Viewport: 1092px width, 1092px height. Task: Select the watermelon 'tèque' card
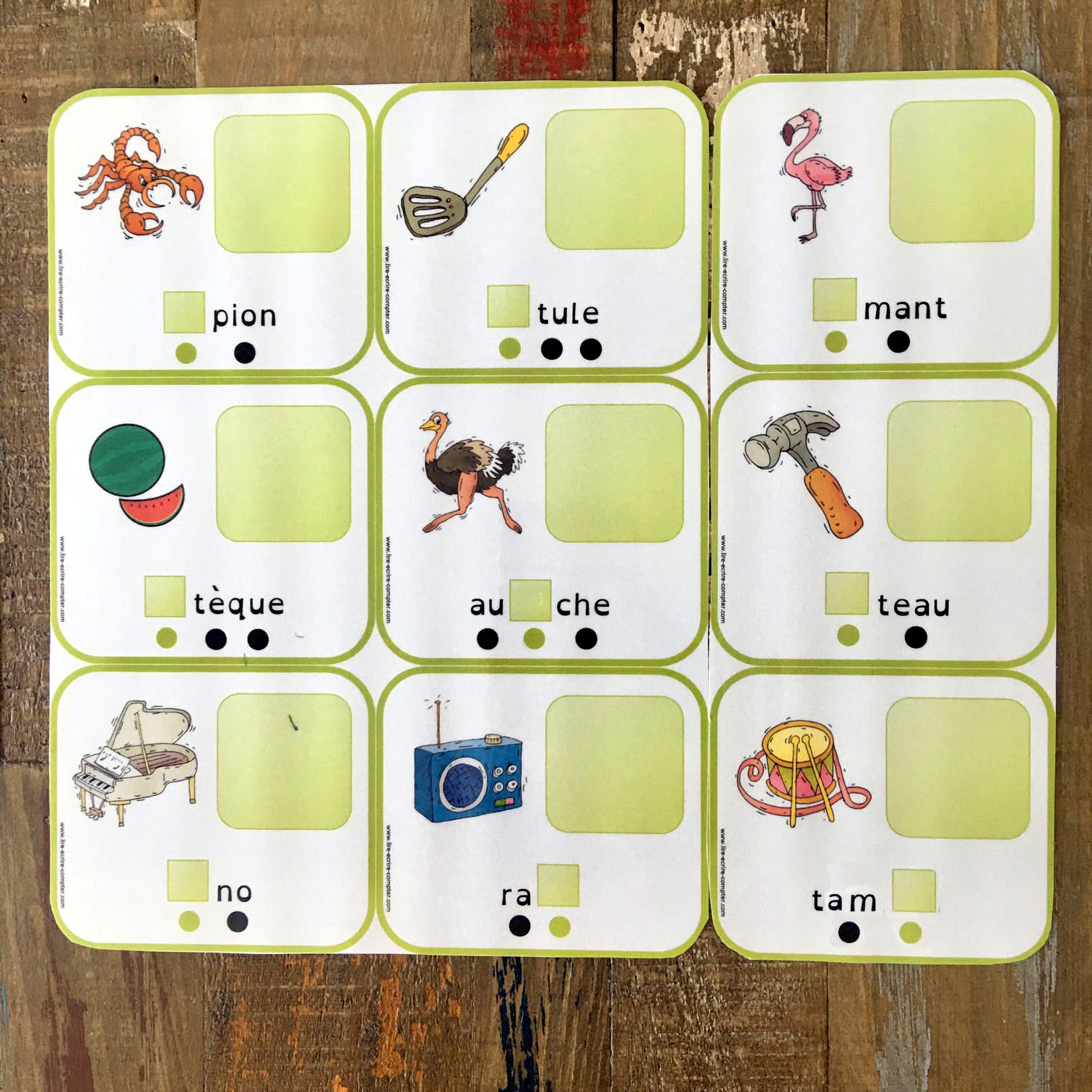209,519
